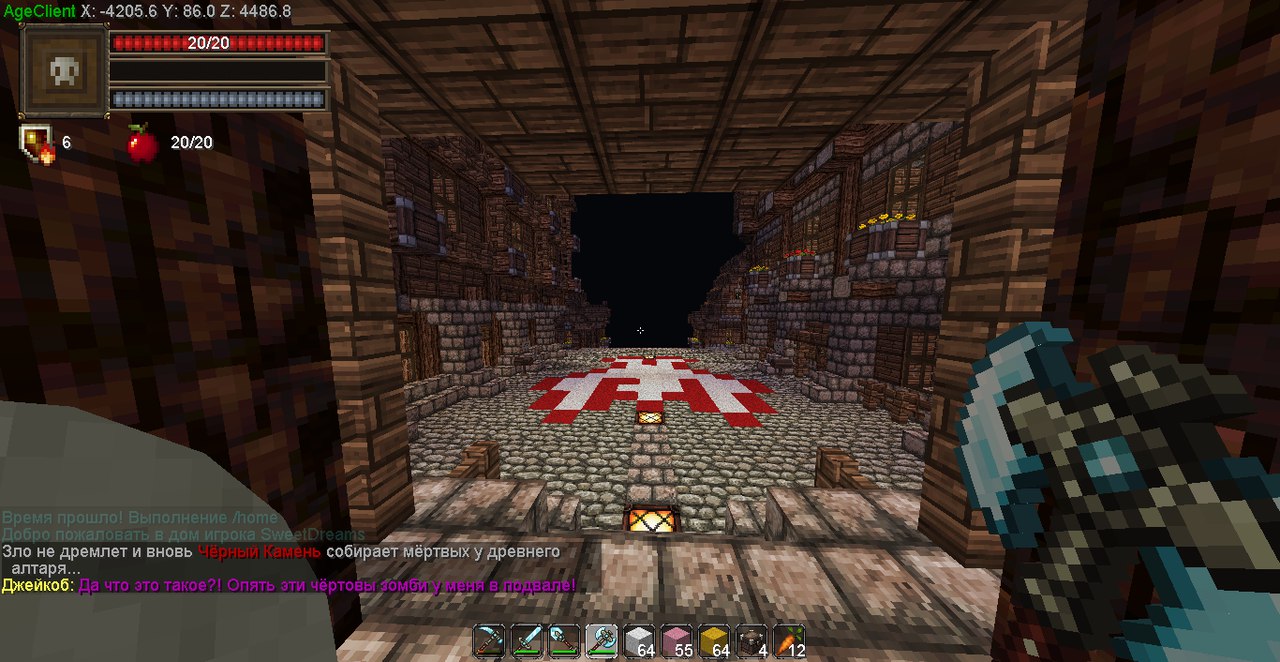Viewport: 1280px width, 662px height.
Task: Select the pickaxe hotbar slot
Action: pos(490,640)
